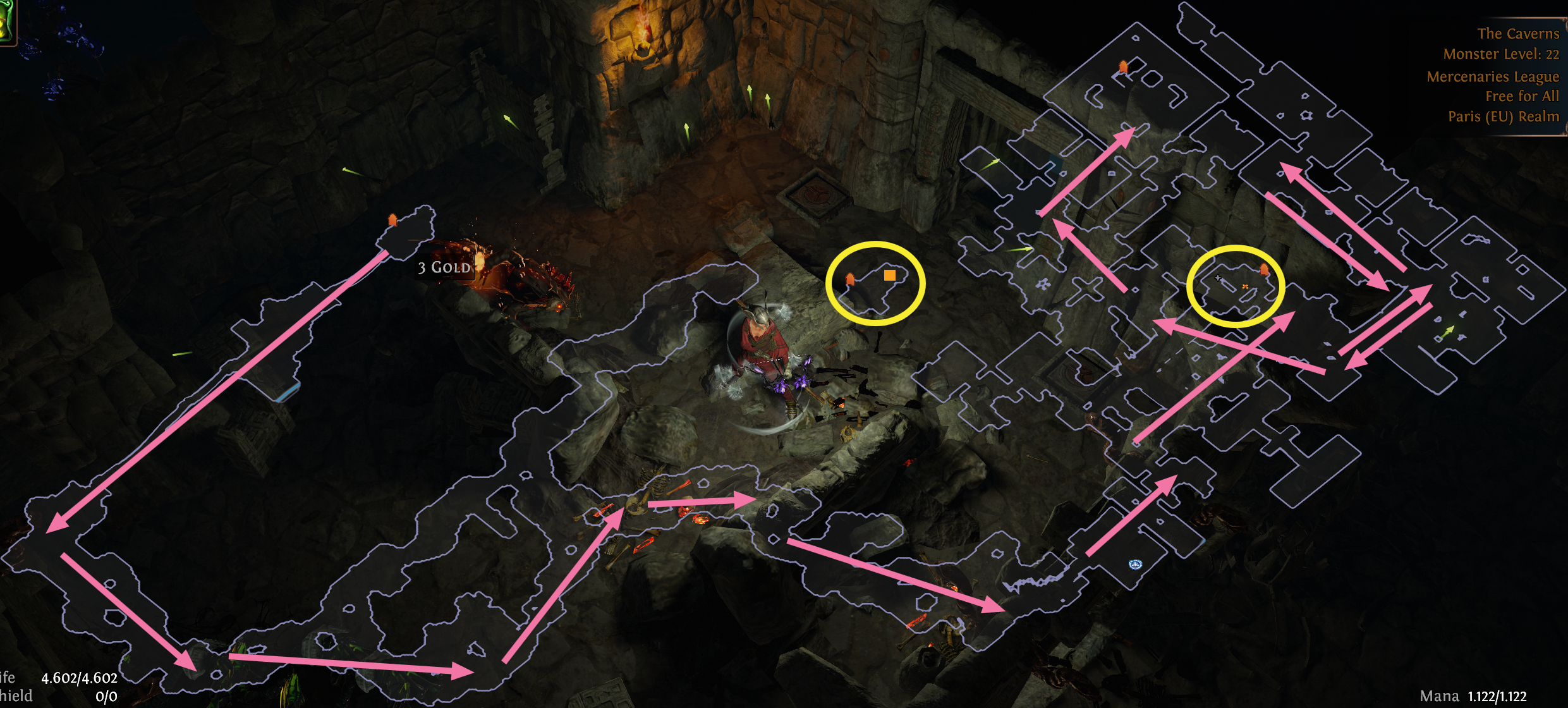
Task: Click the orange exit arrow inside the right yellow circle
Action: click(1263, 270)
